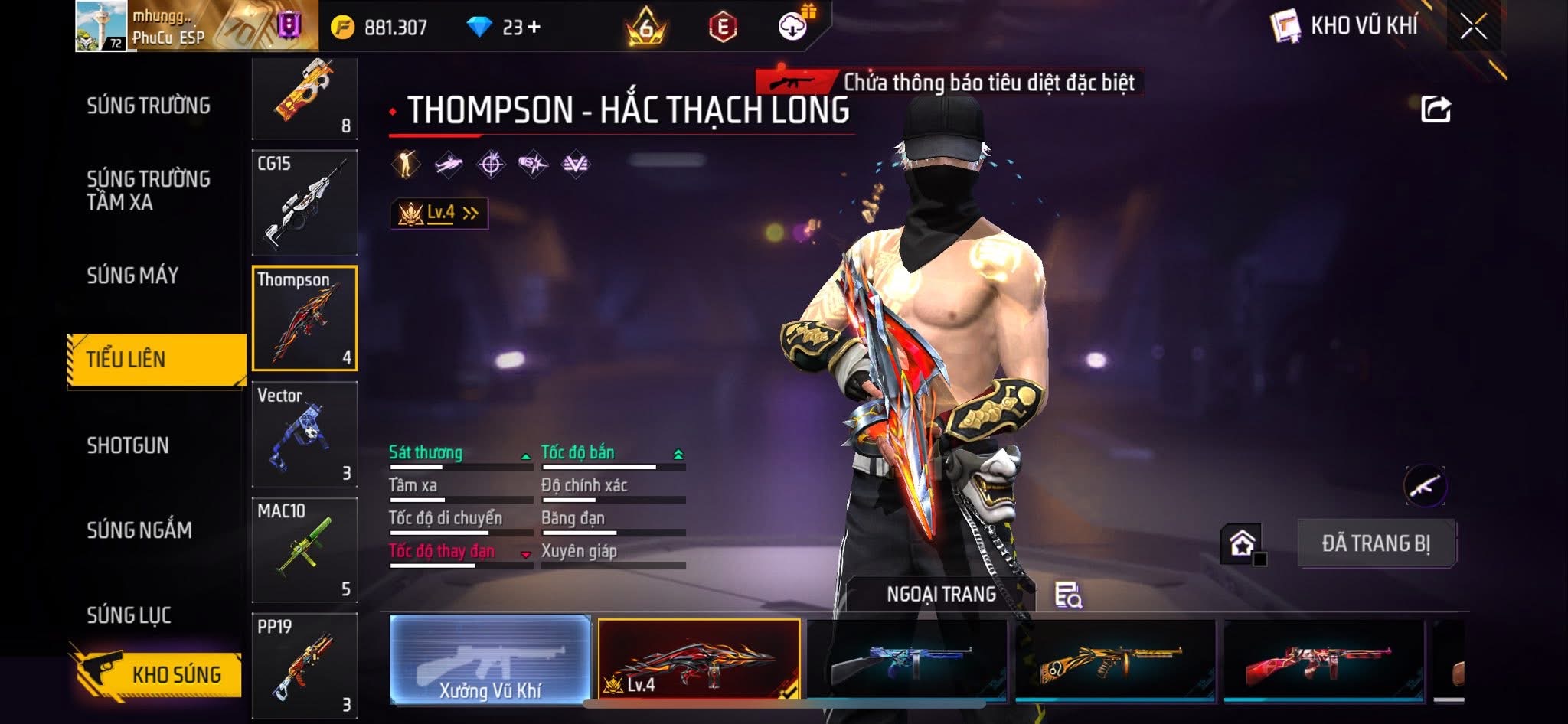Expand the Lv.4 skin level details
1568x724 pixels.
point(439,213)
